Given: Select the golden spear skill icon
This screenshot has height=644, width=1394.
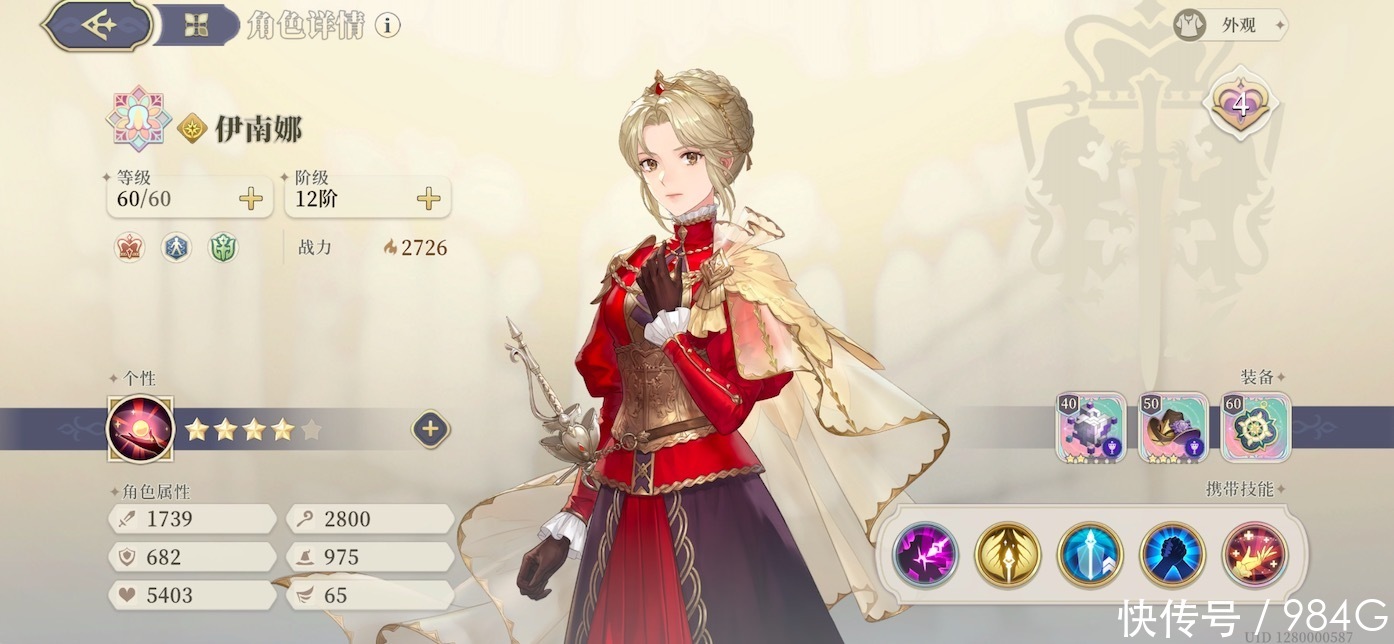Looking at the screenshot, I should pos(1007,554).
